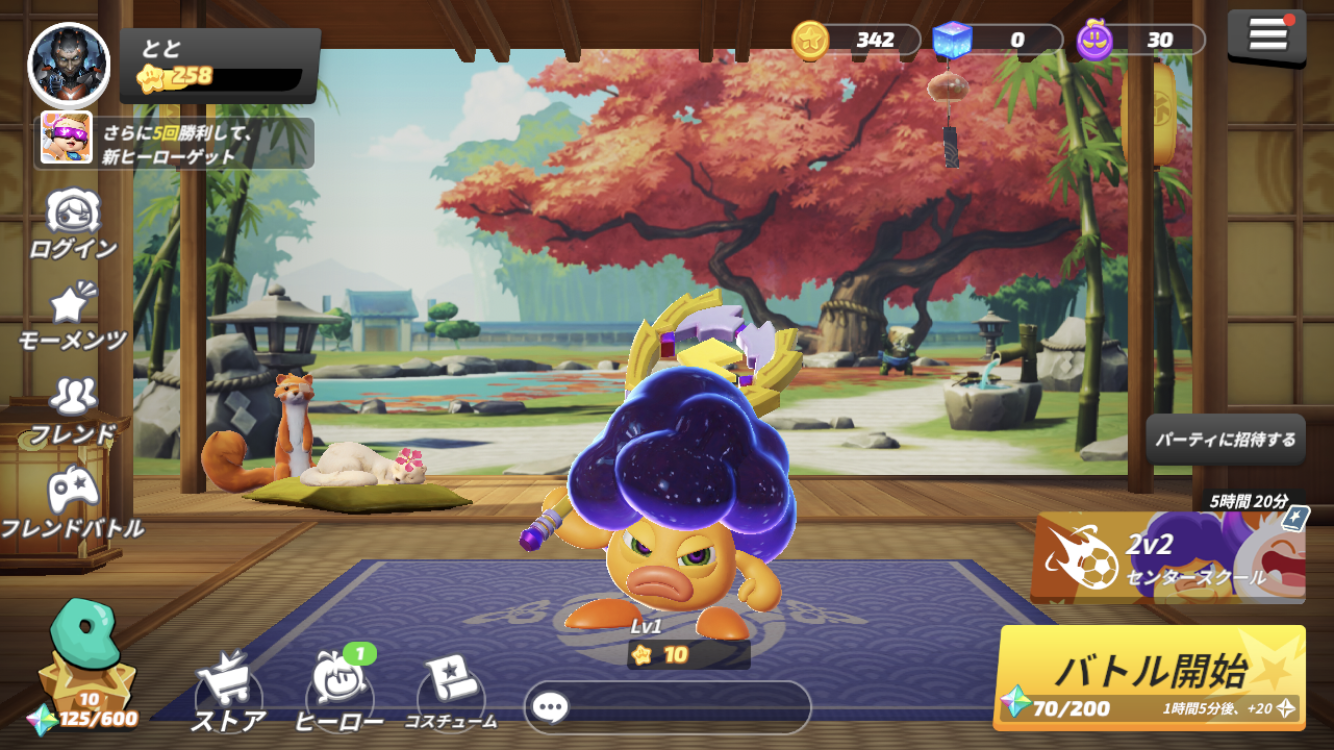Tap the purple token currency counter

pos(1141,40)
